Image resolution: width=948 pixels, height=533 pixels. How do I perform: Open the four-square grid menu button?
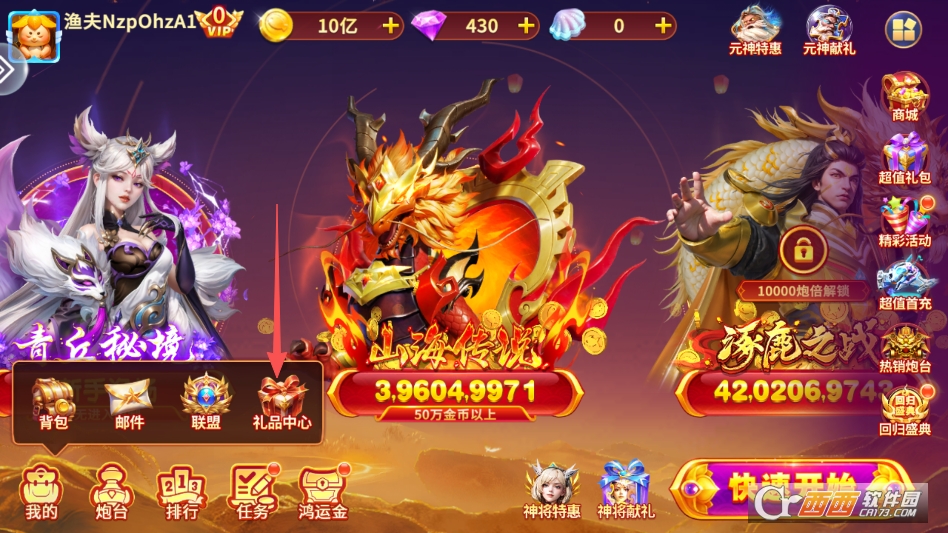(904, 30)
